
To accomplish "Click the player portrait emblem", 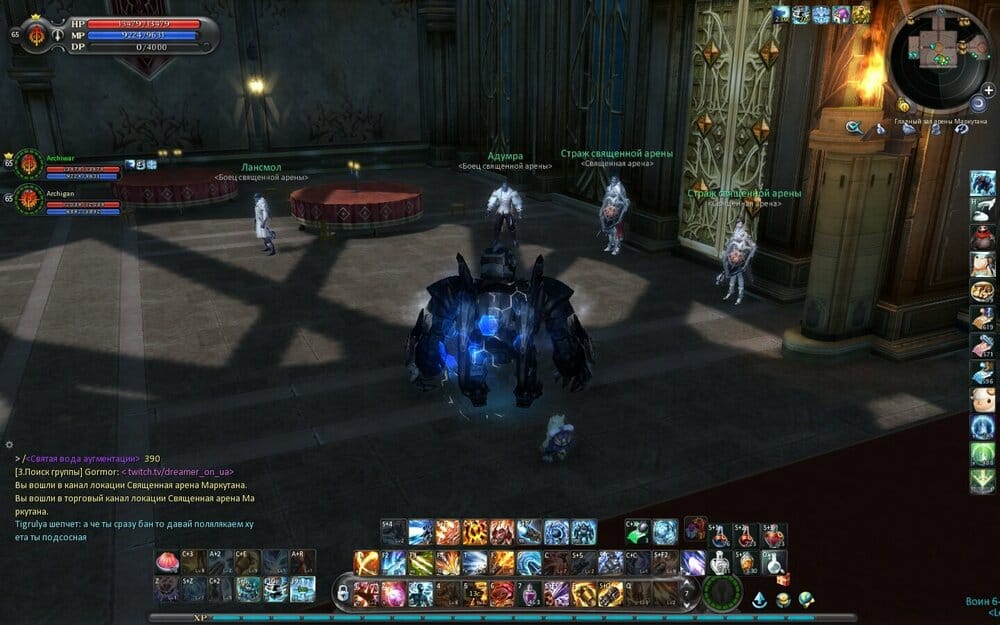I will click(38, 33).
